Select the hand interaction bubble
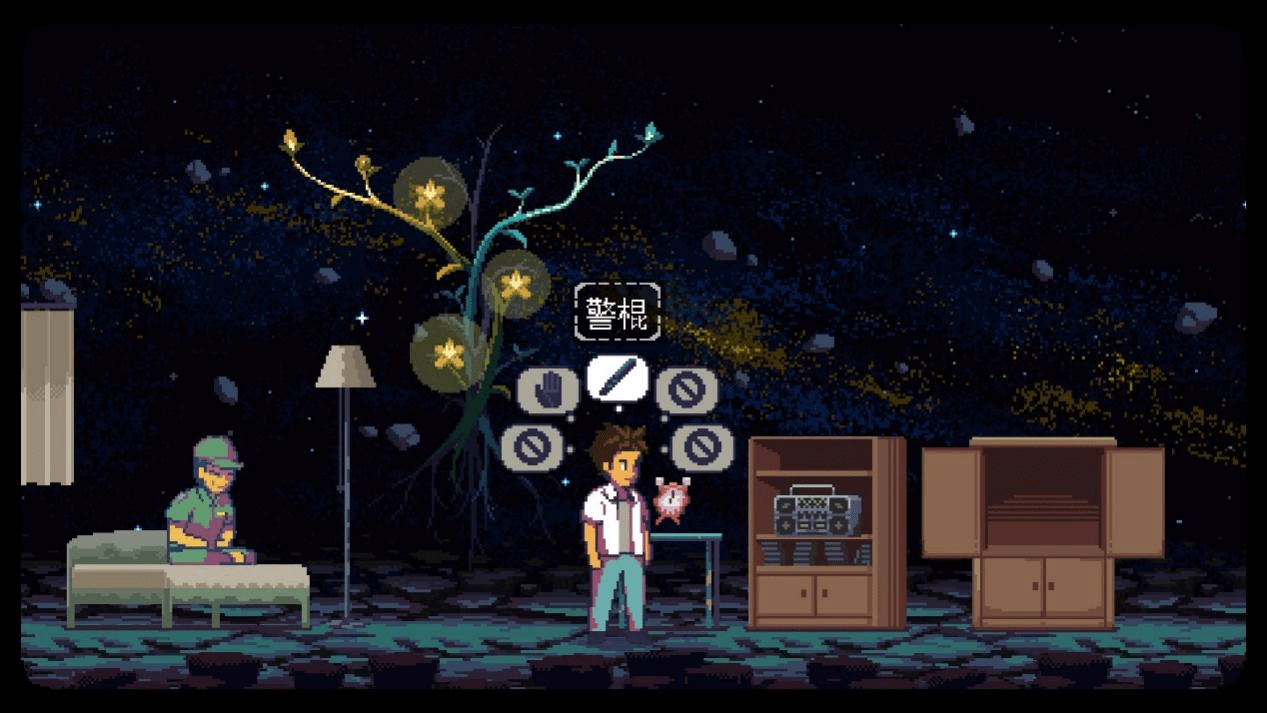Screen dimensions: 1267x713 coord(547,389)
